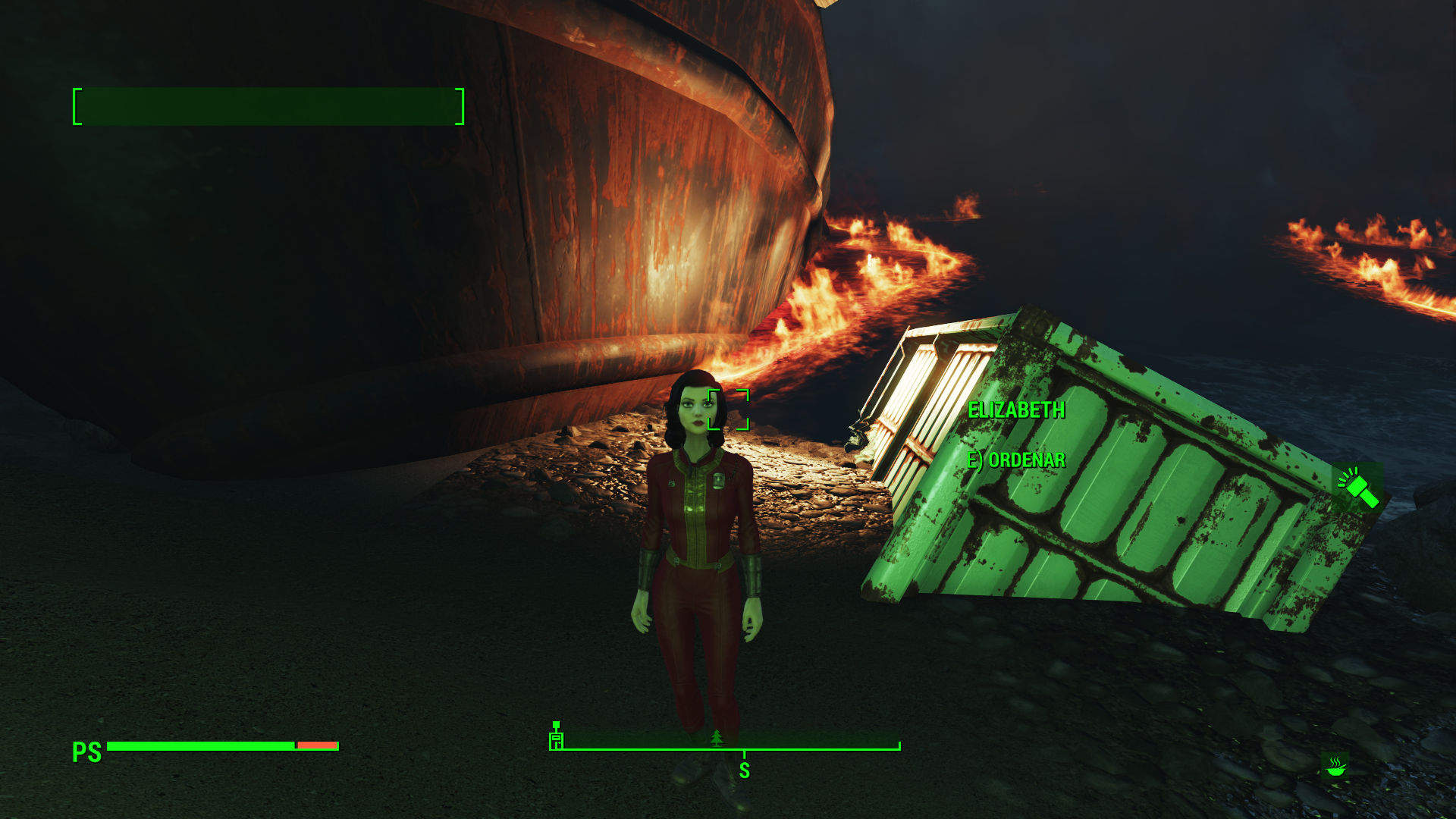Click the building marker on the compass
1456x819 pixels.
[x=557, y=736]
